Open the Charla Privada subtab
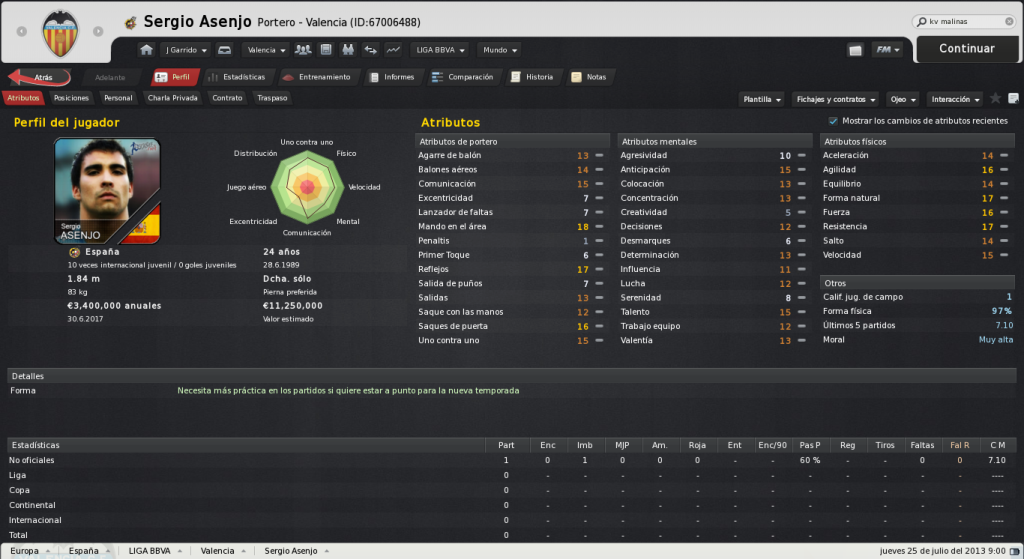 (172, 98)
